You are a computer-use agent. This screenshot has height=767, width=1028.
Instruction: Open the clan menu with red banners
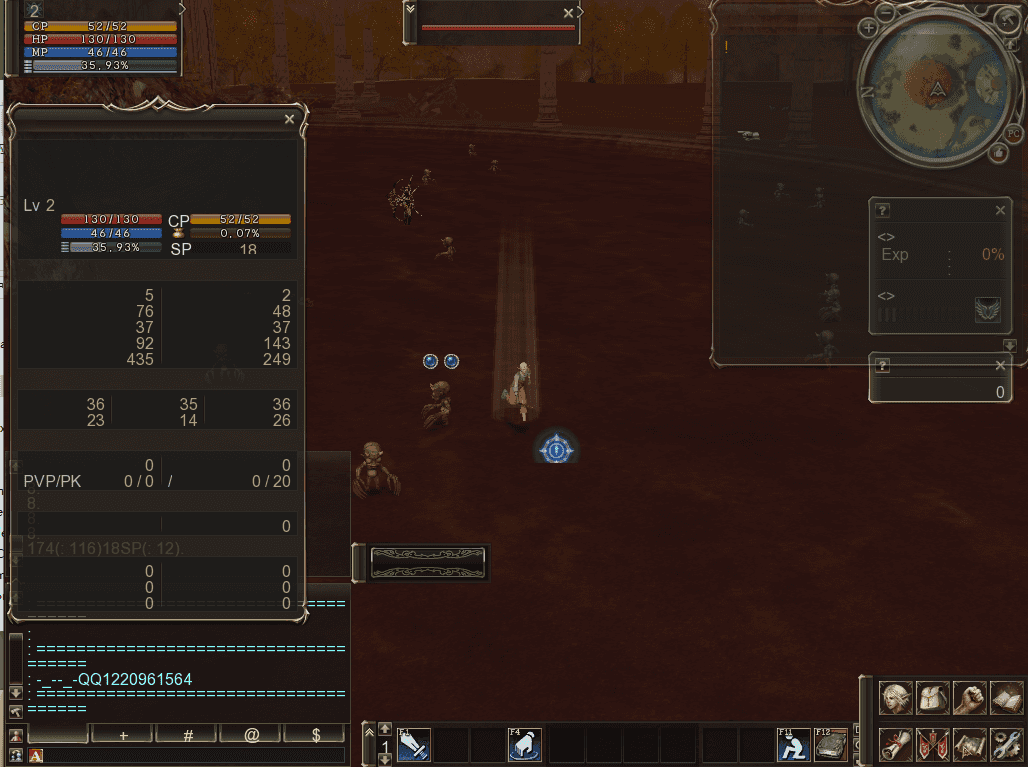[x=933, y=744]
